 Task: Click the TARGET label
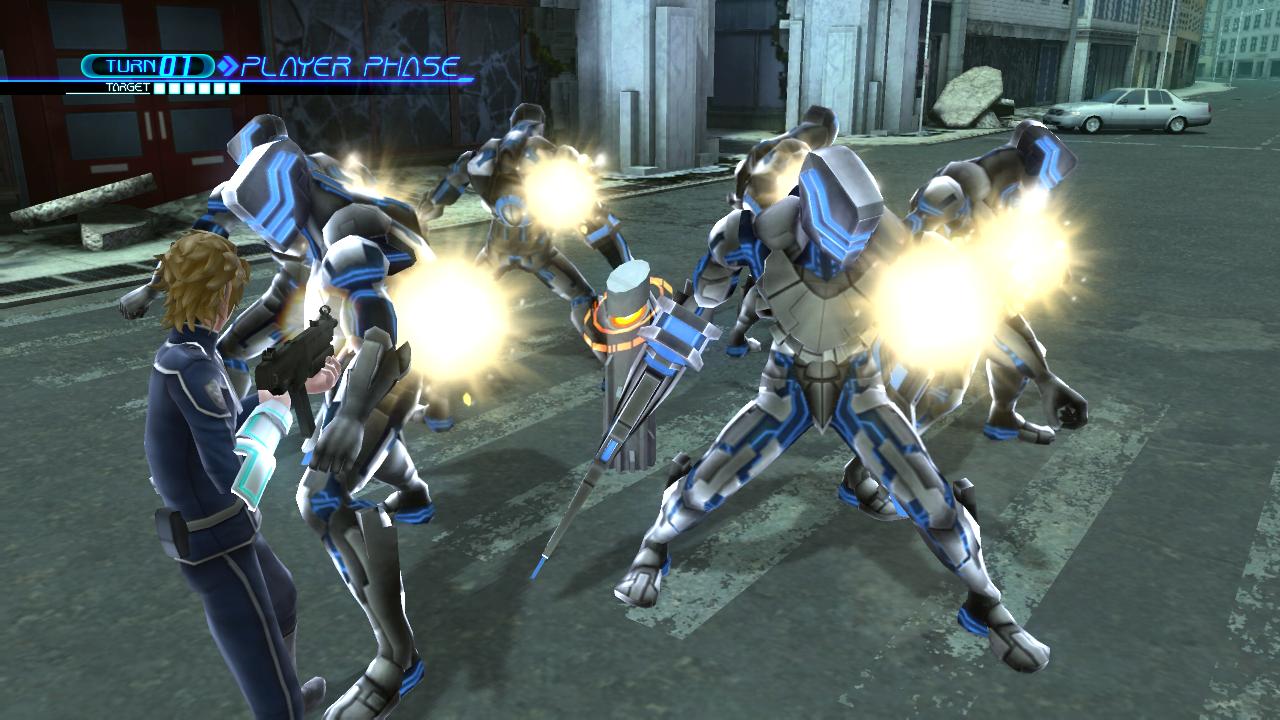[x=127, y=87]
